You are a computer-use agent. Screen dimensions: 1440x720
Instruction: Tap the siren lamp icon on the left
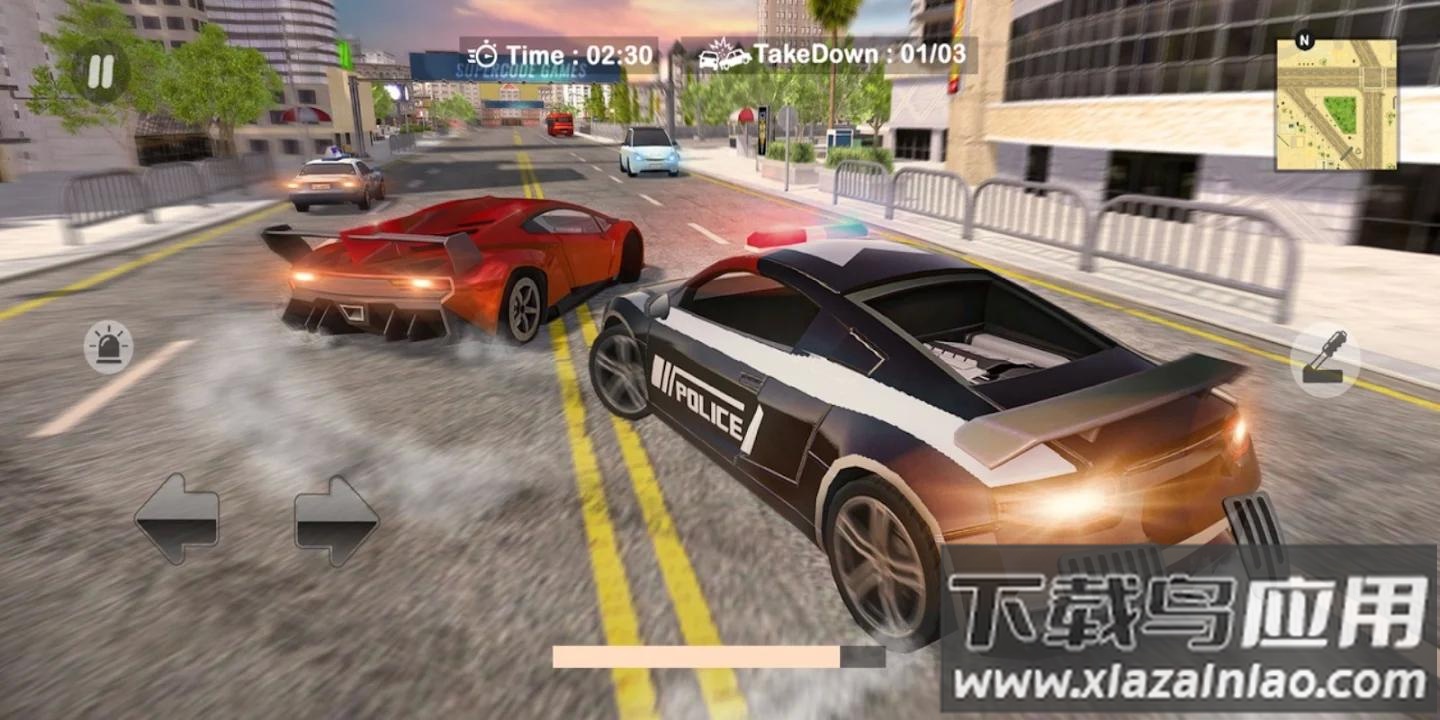tap(110, 345)
